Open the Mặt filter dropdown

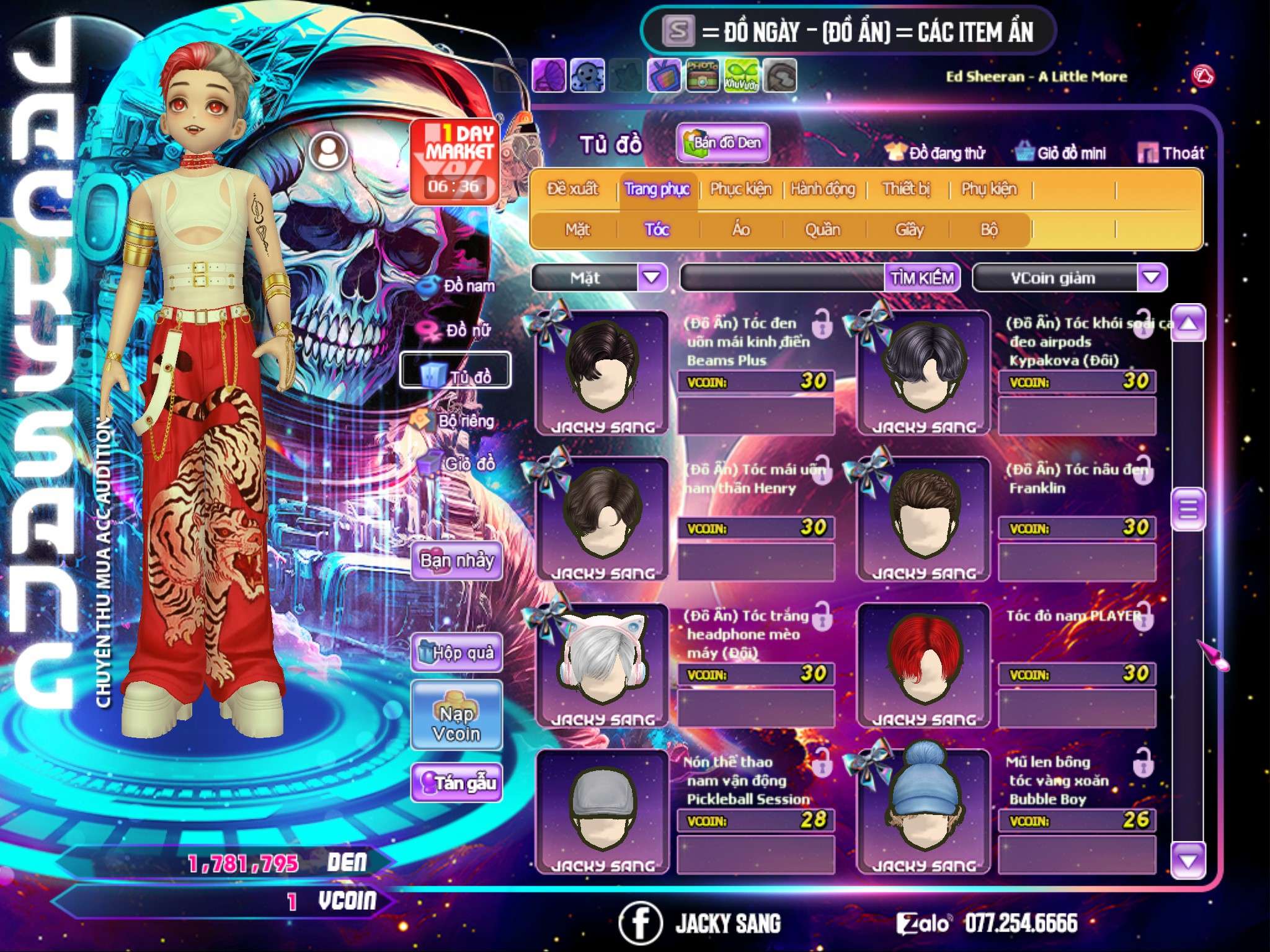click(x=652, y=278)
